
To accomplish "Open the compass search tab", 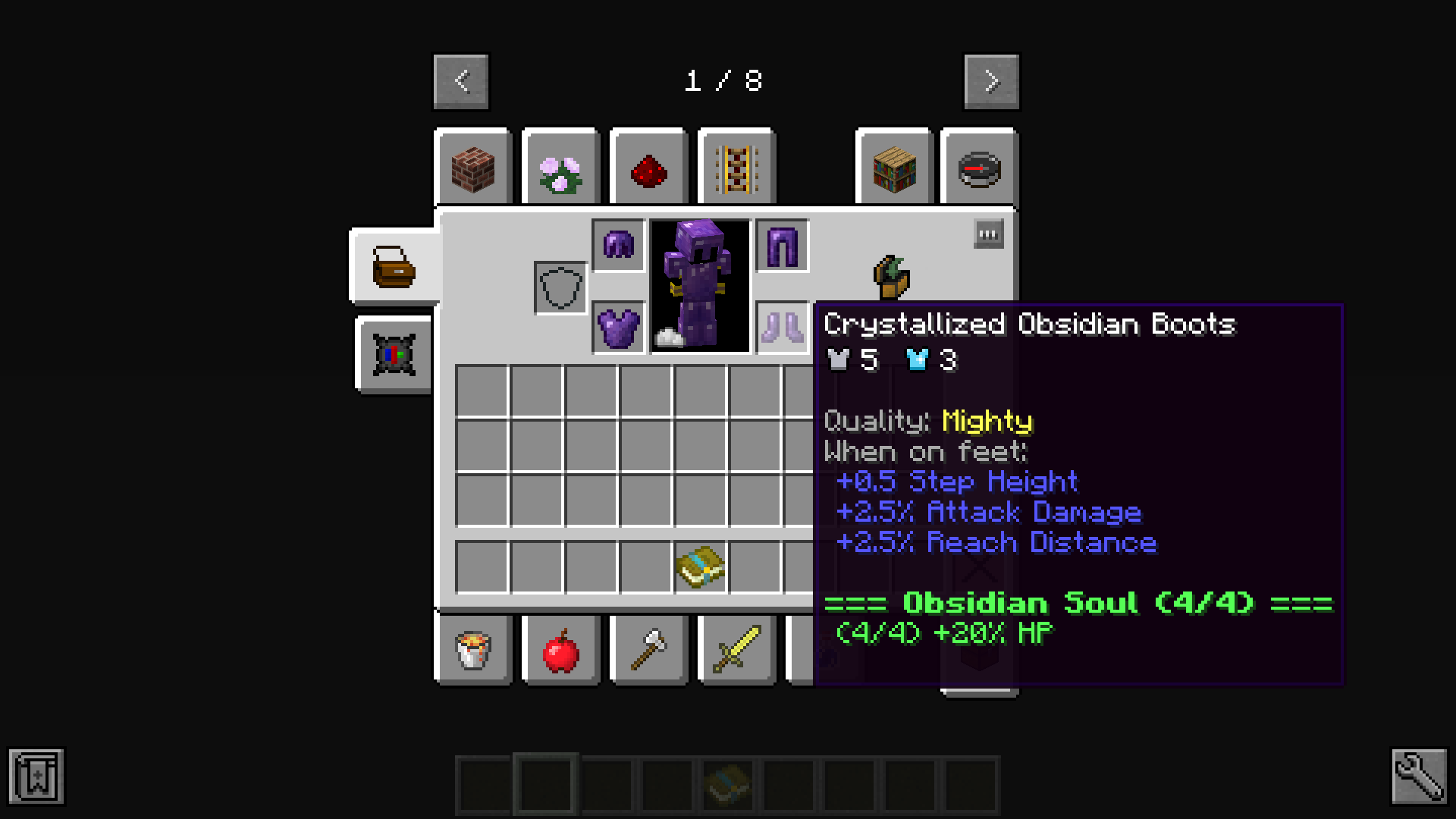I will 980,168.
